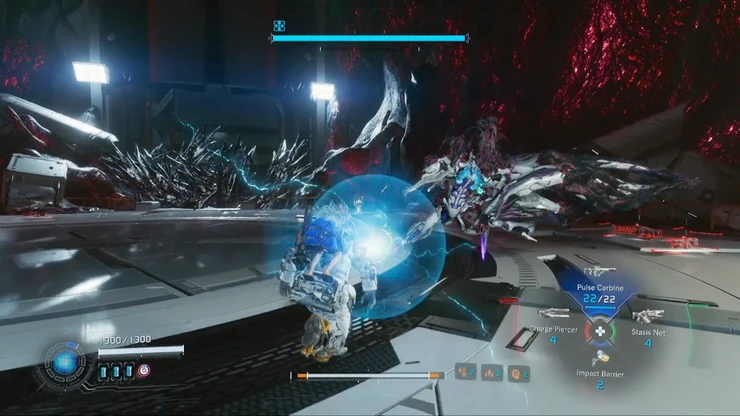
Task: Click the weapon wheel center D-pad hub
Action: coord(599,329)
